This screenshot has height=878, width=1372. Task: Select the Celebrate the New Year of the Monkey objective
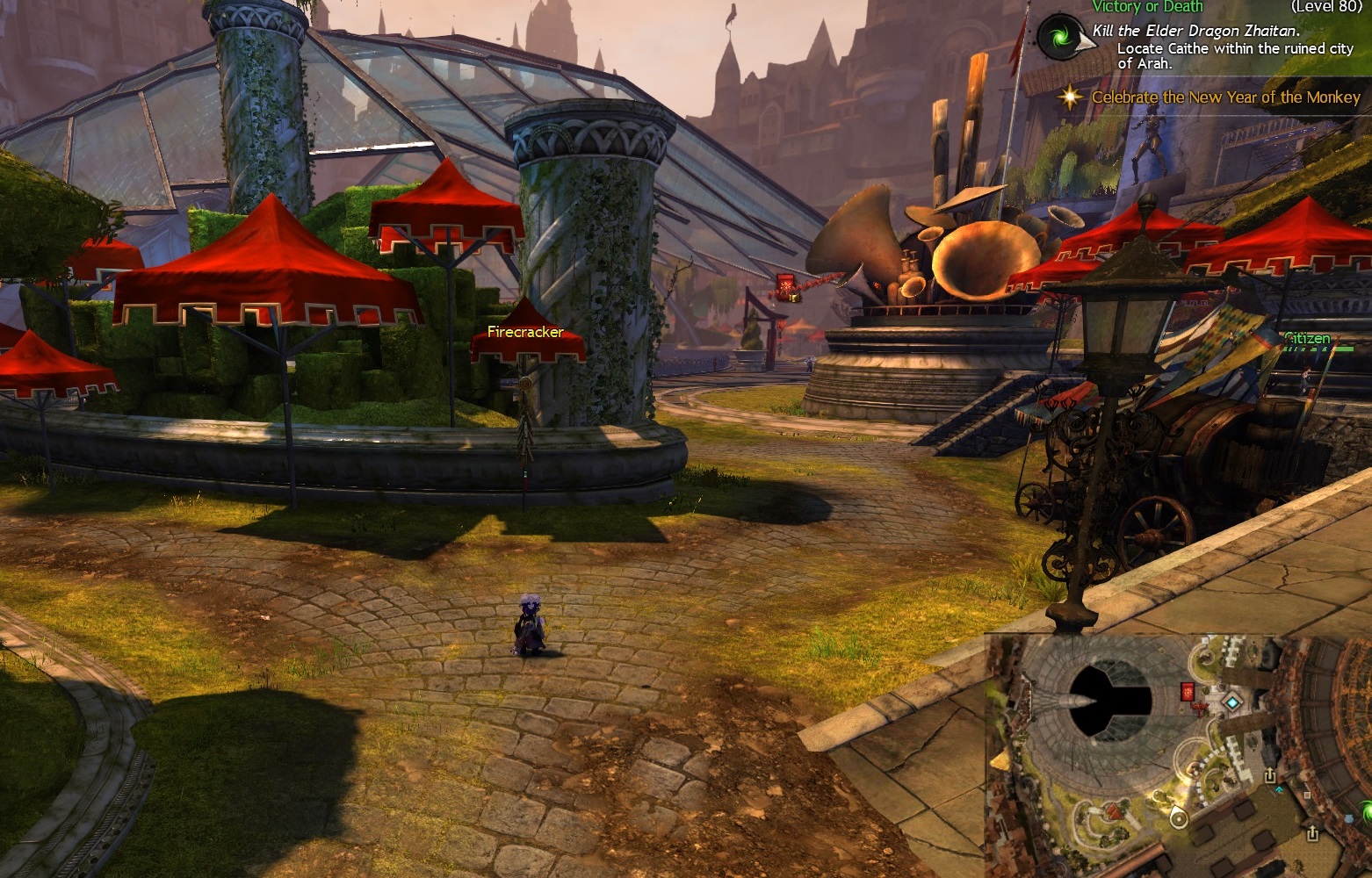1225,97
